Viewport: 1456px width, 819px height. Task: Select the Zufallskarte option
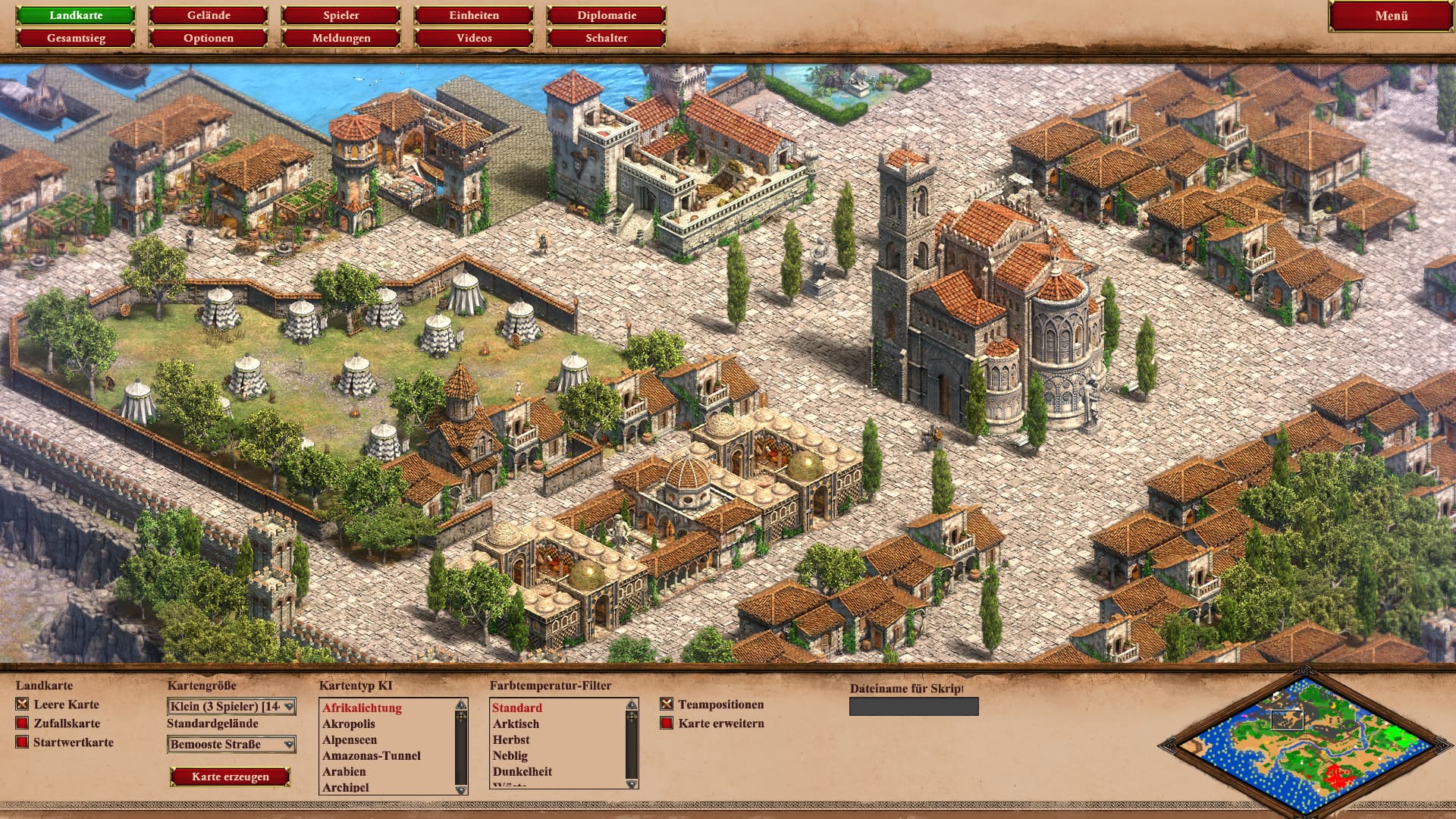pos(23,723)
